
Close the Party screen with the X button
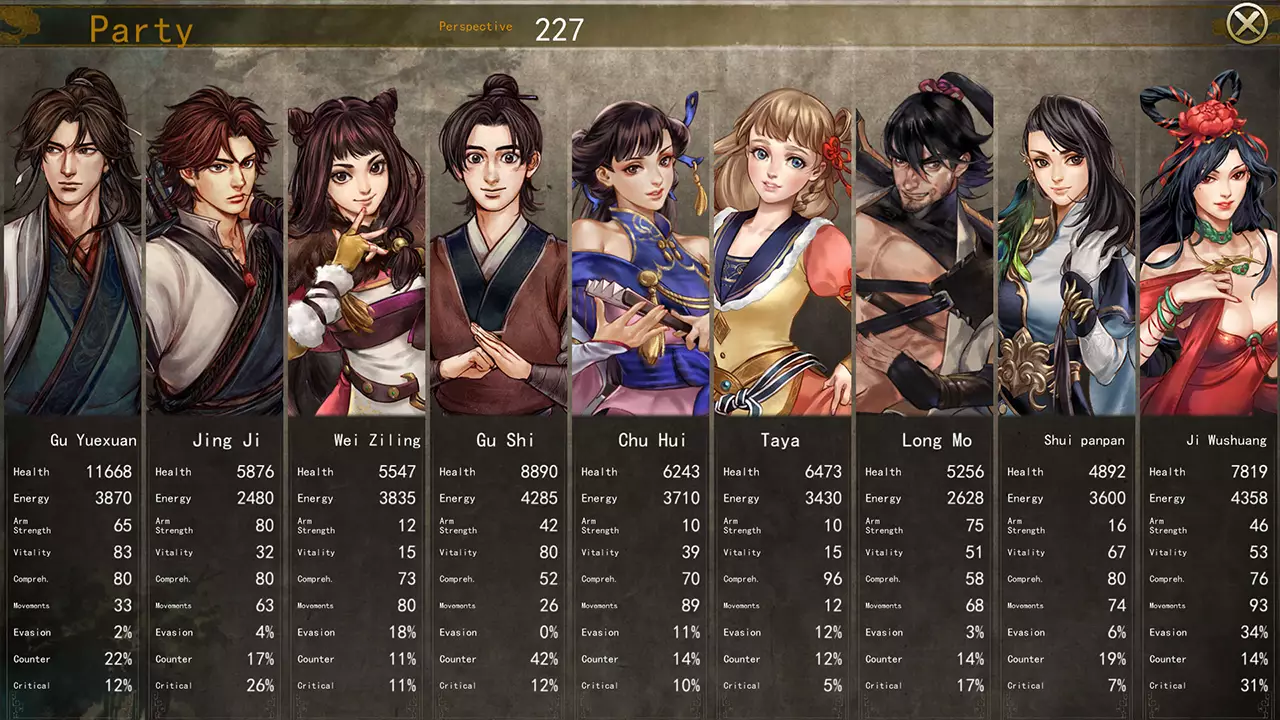click(1247, 22)
